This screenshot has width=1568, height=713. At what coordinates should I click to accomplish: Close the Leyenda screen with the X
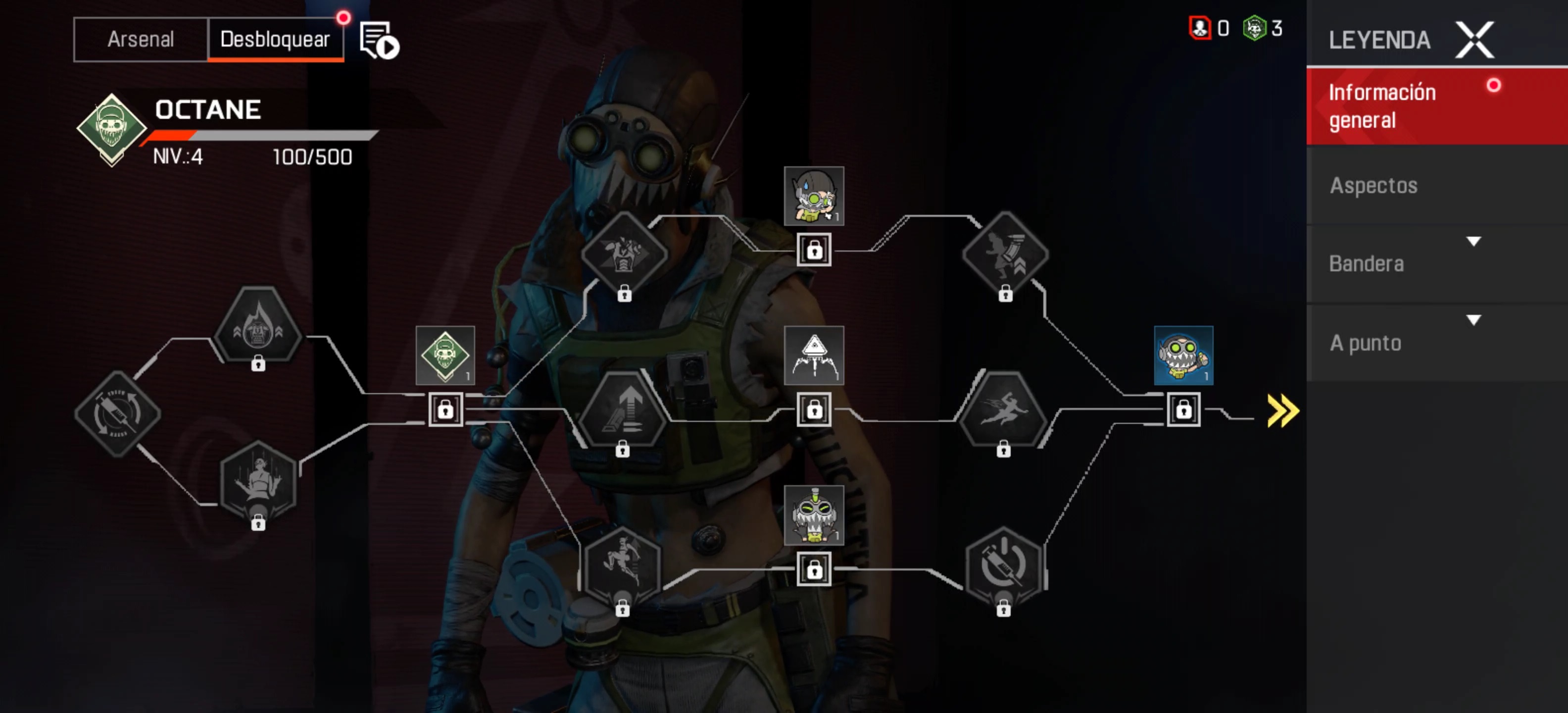coord(1473,40)
